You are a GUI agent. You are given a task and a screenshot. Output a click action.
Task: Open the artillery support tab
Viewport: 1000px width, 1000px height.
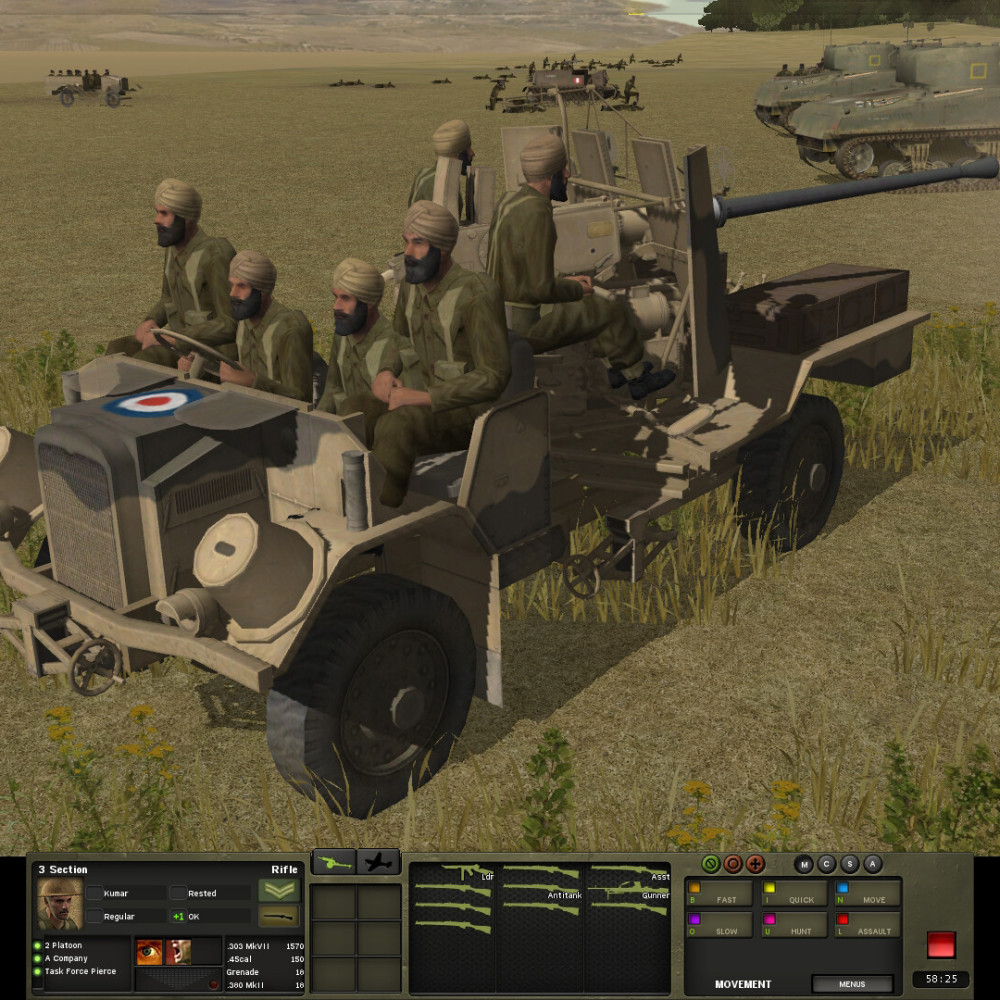pos(334,862)
